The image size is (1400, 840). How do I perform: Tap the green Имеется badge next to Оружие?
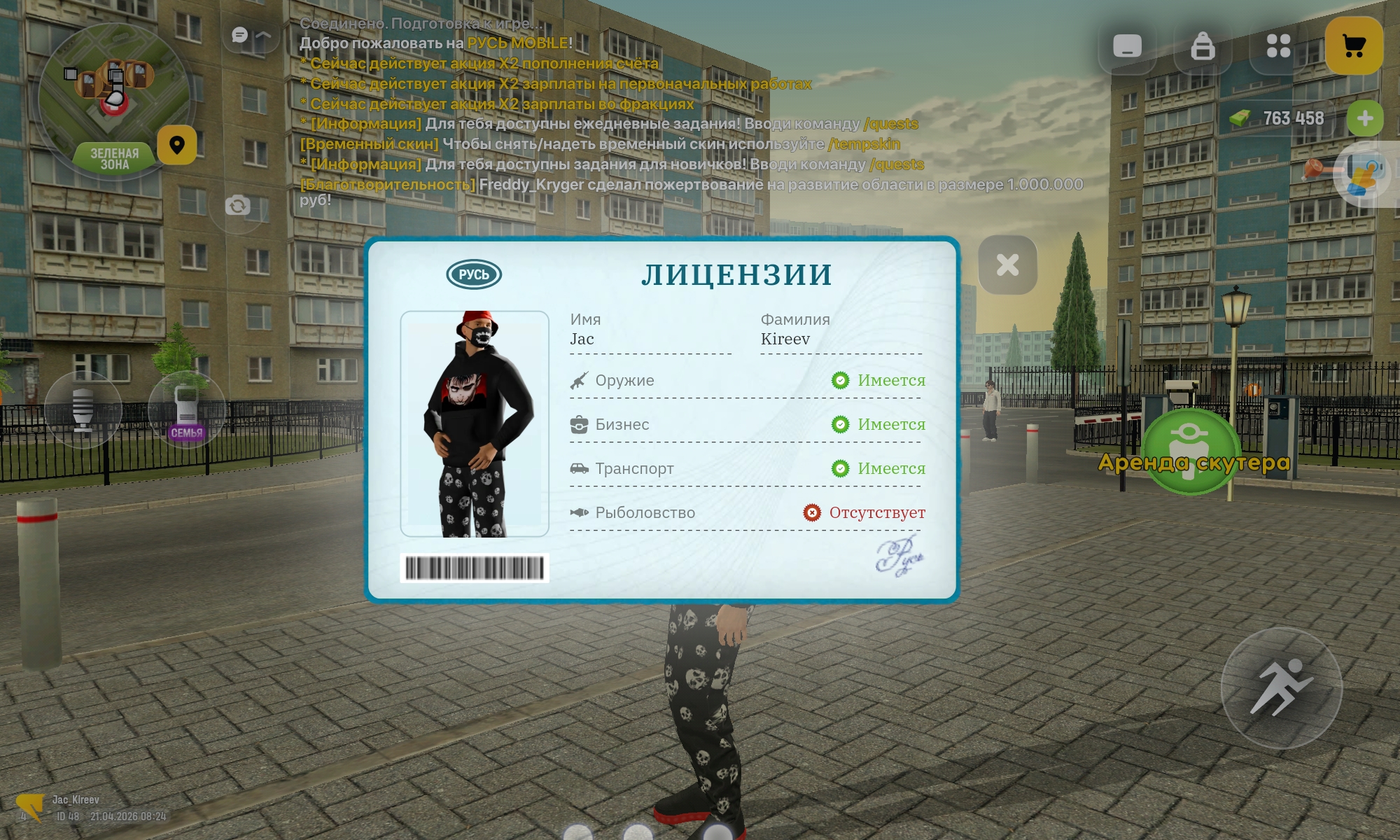(841, 380)
